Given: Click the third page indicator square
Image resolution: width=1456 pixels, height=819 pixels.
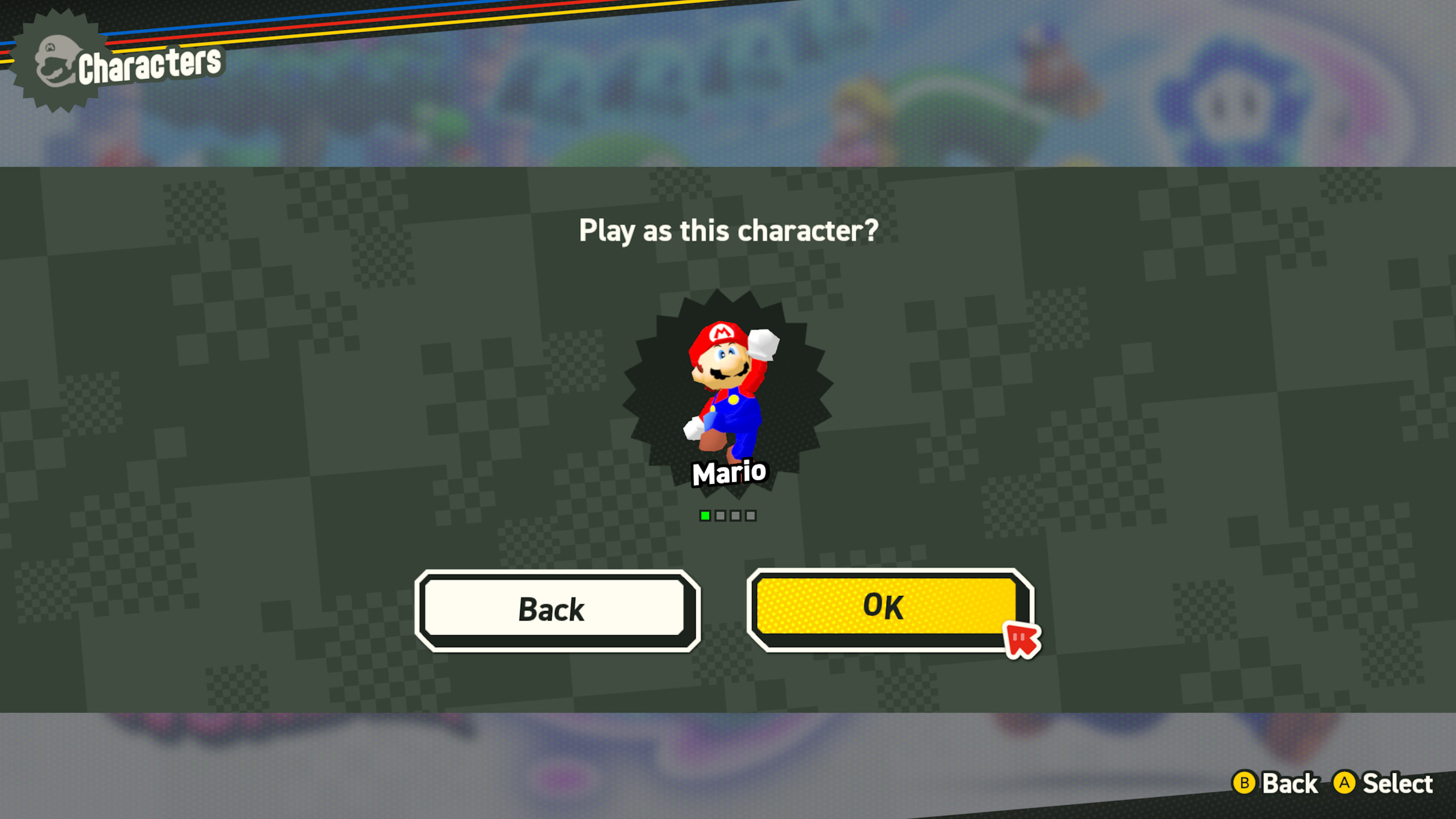Looking at the screenshot, I should pyautogui.click(x=736, y=516).
